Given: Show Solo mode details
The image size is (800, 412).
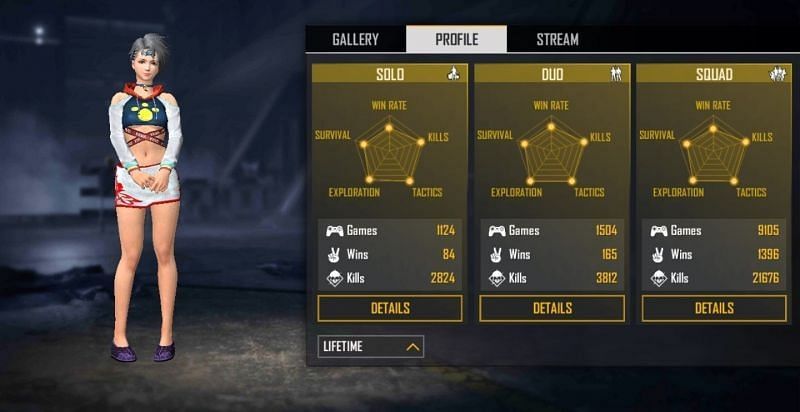Looking at the screenshot, I should pyautogui.click(x=390, y=308).
